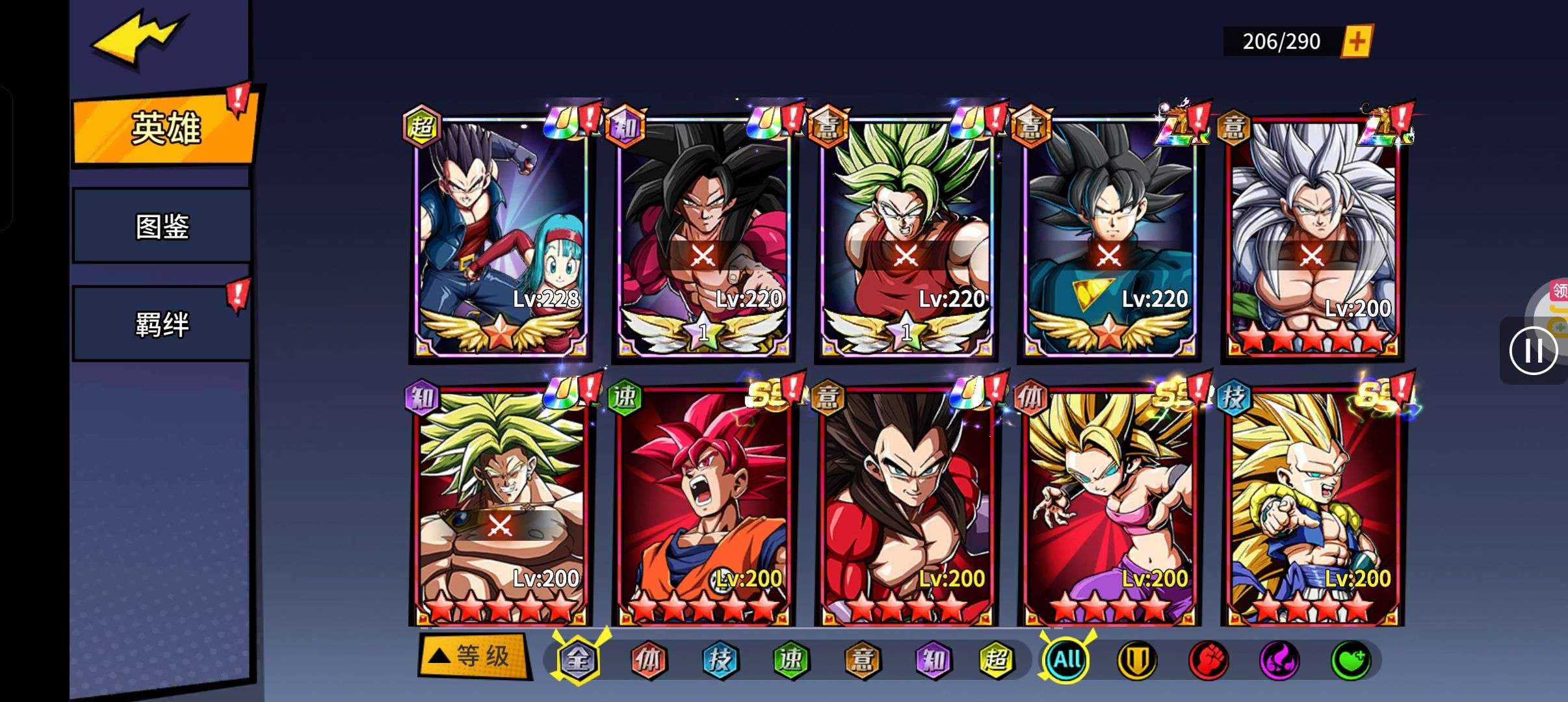Filter heroes by the red 体 type

coord(648,660)
